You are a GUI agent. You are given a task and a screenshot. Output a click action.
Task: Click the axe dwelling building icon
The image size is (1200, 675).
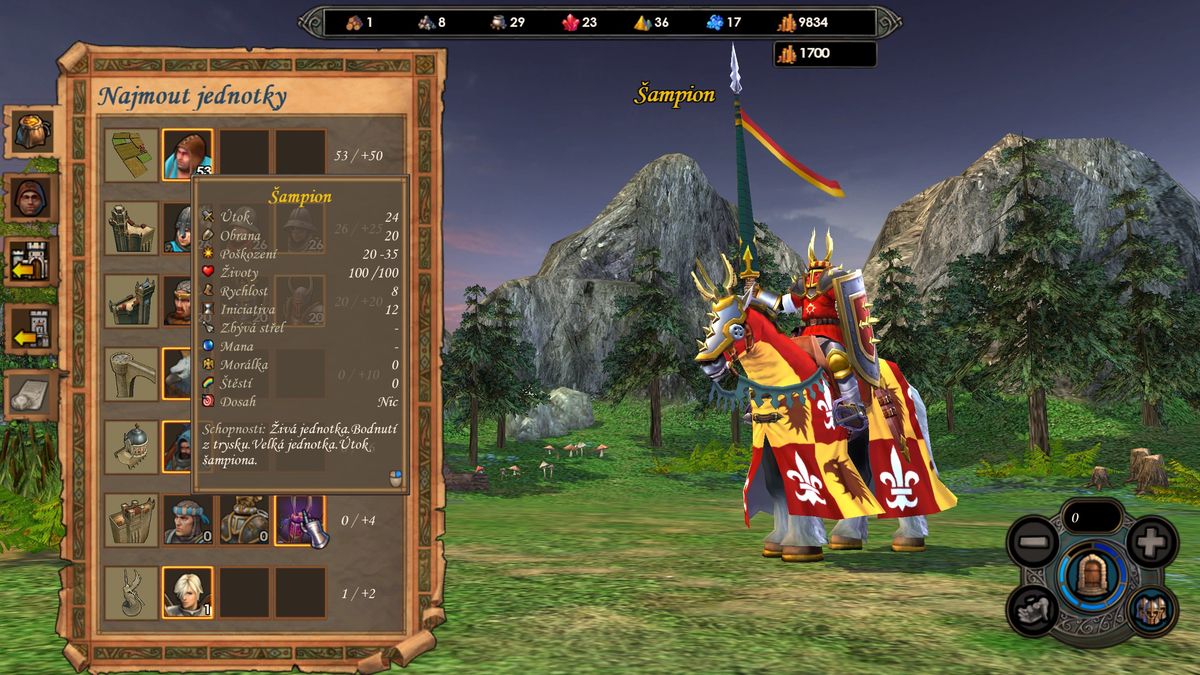pos(132,374)
